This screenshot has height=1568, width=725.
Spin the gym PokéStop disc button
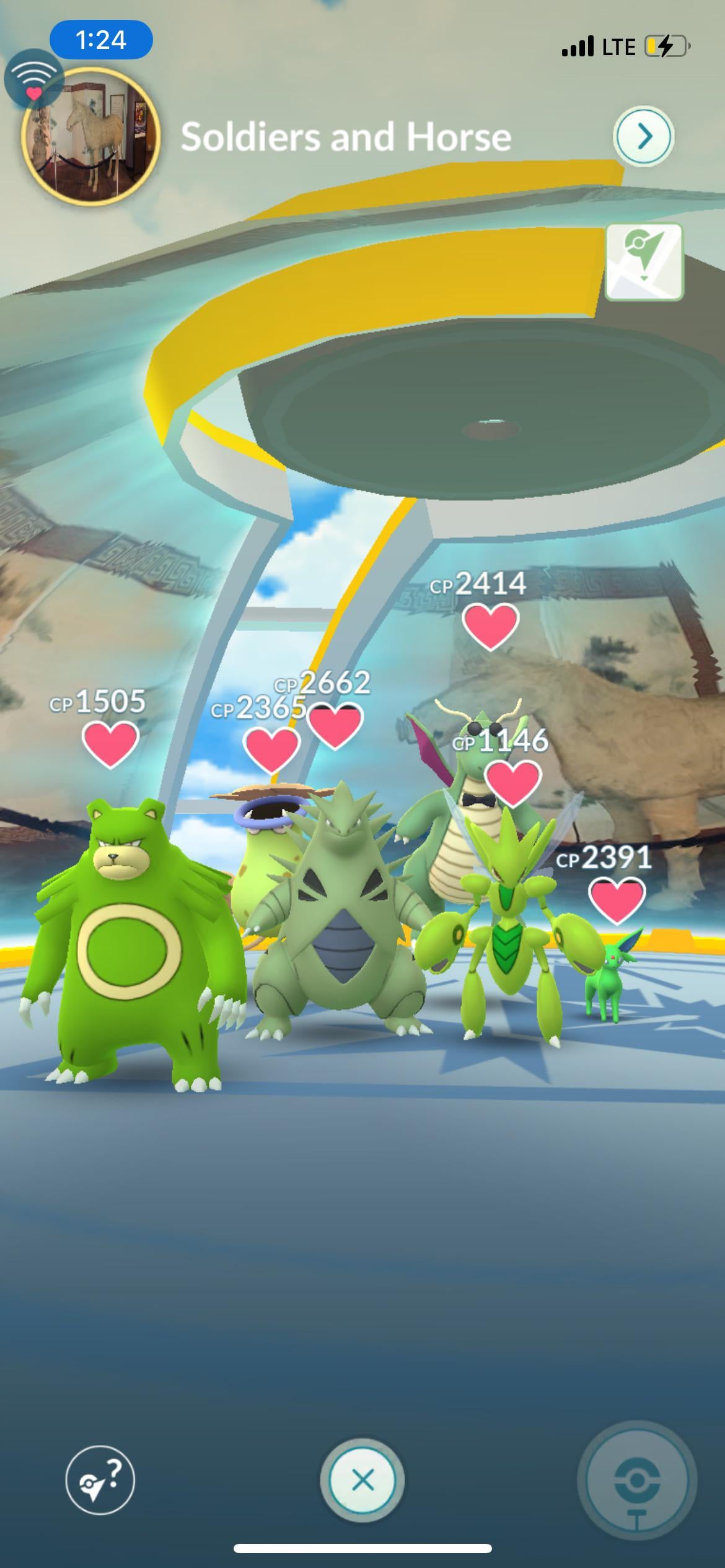(636, 1480)
